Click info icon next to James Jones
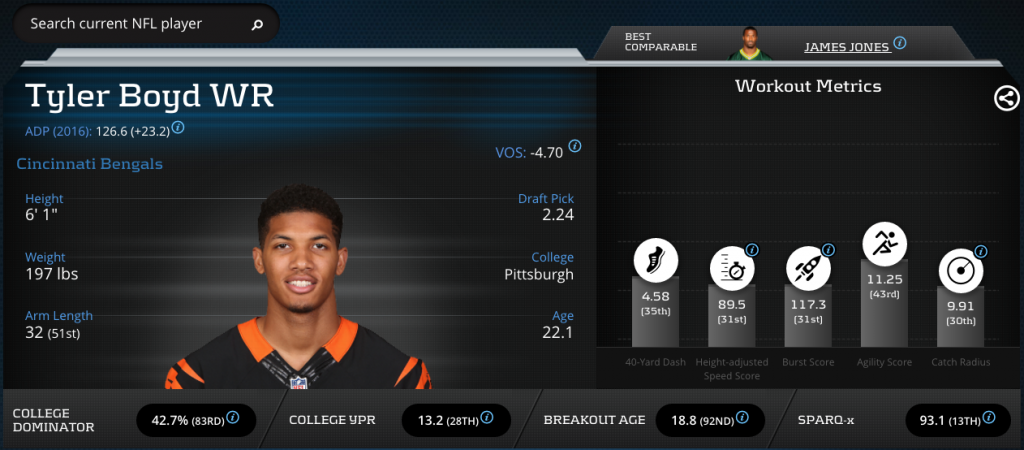 point(899,43)
